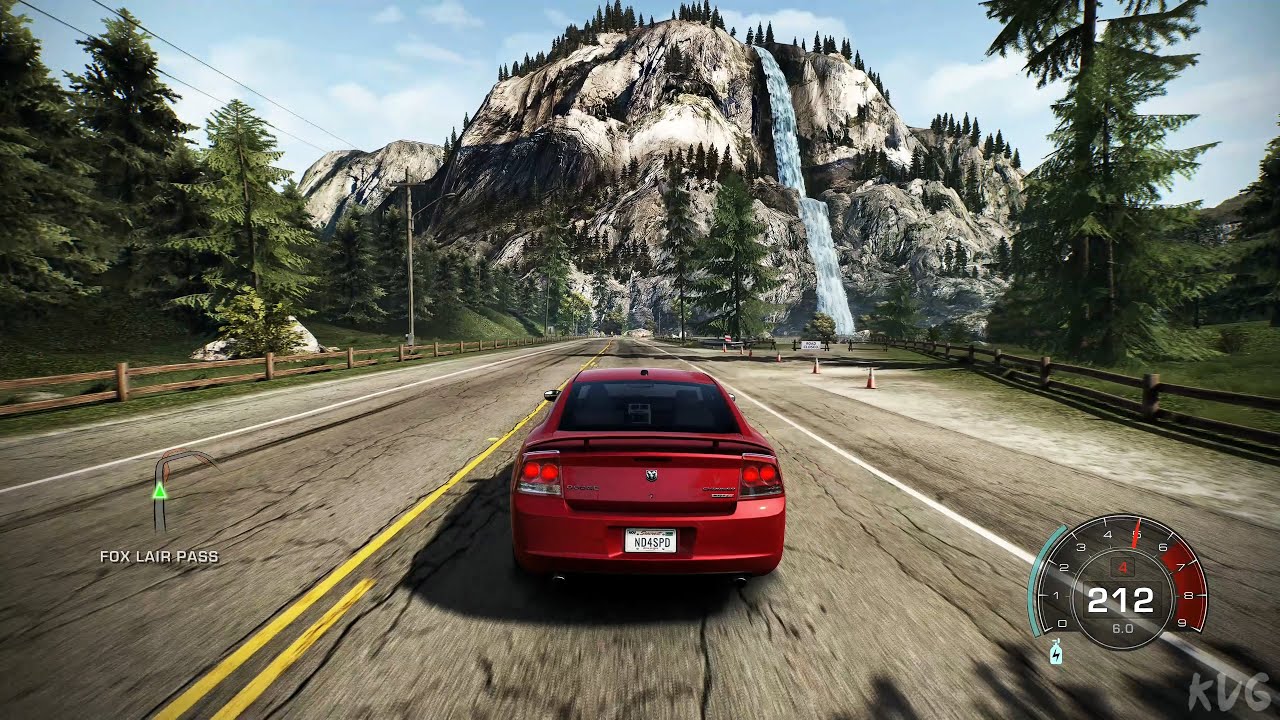The image size is (1280, 720).
Task: Select the blue nitrous boost icon
Action: (1057, 654)
